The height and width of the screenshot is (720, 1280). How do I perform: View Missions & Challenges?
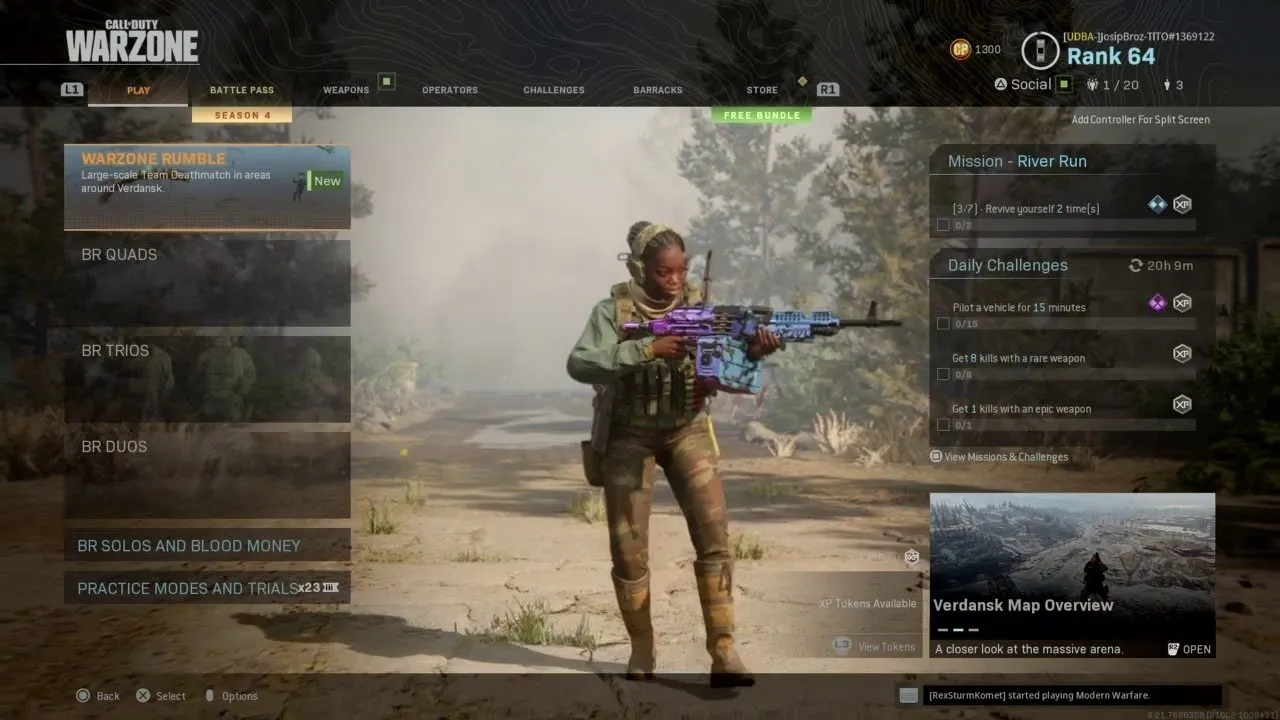click(x=1005, y=457)
